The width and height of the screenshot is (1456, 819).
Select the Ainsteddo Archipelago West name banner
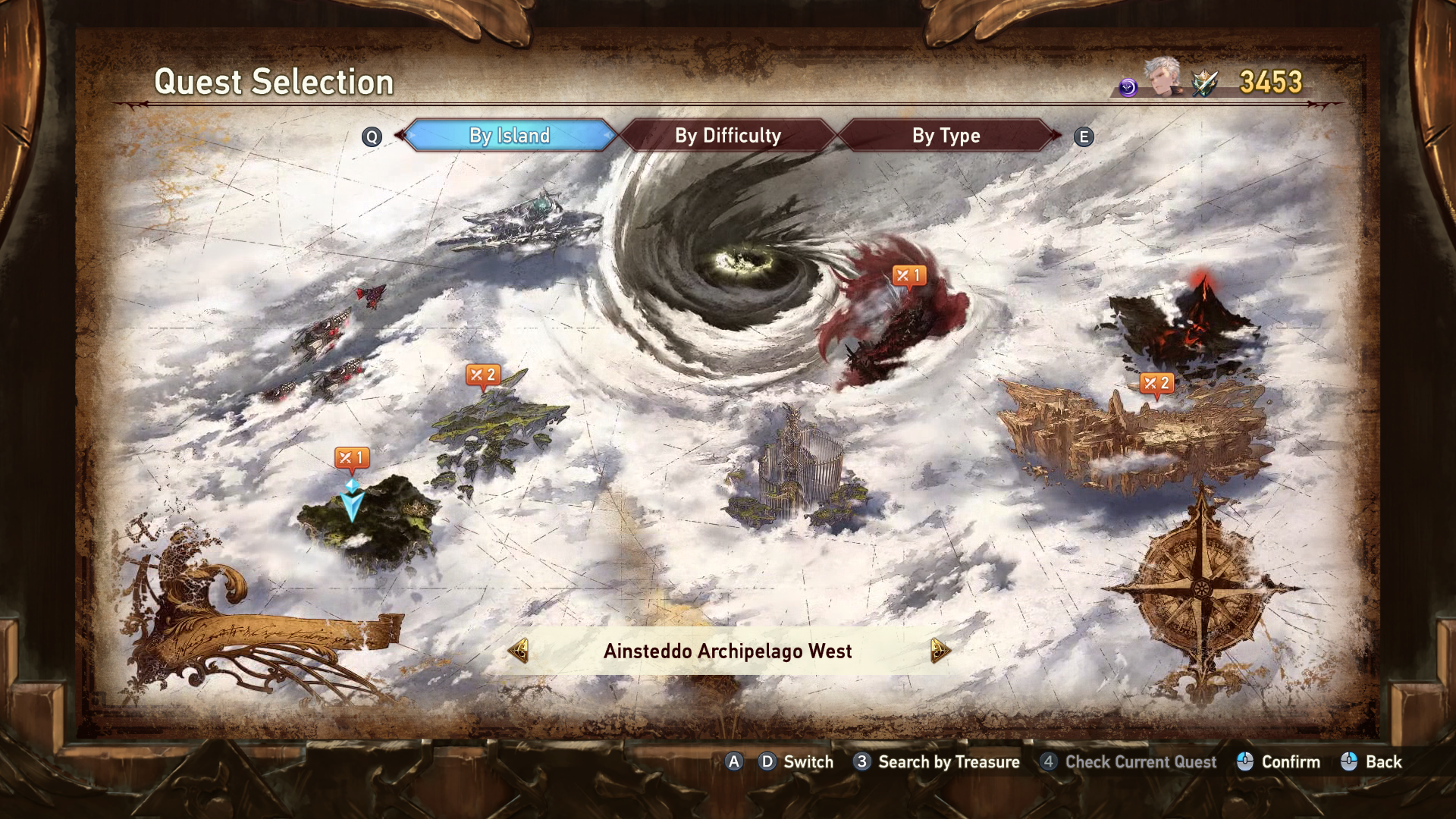[x=727, y=651]
